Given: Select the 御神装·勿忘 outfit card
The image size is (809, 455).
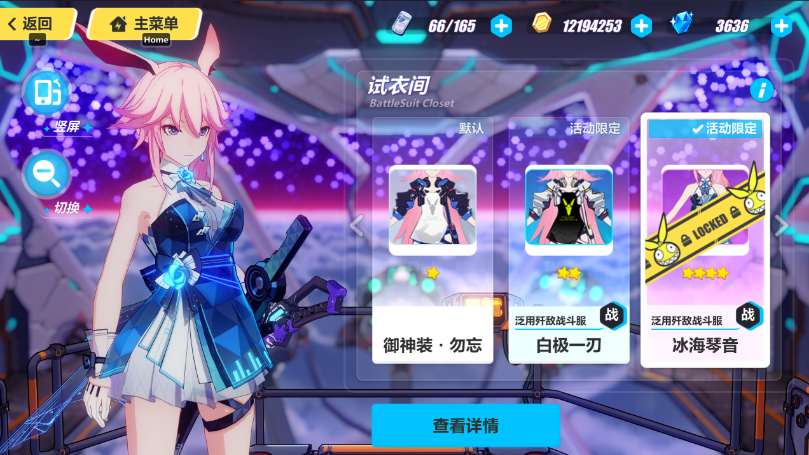Looking at the screenshot, I should (432, 240).
